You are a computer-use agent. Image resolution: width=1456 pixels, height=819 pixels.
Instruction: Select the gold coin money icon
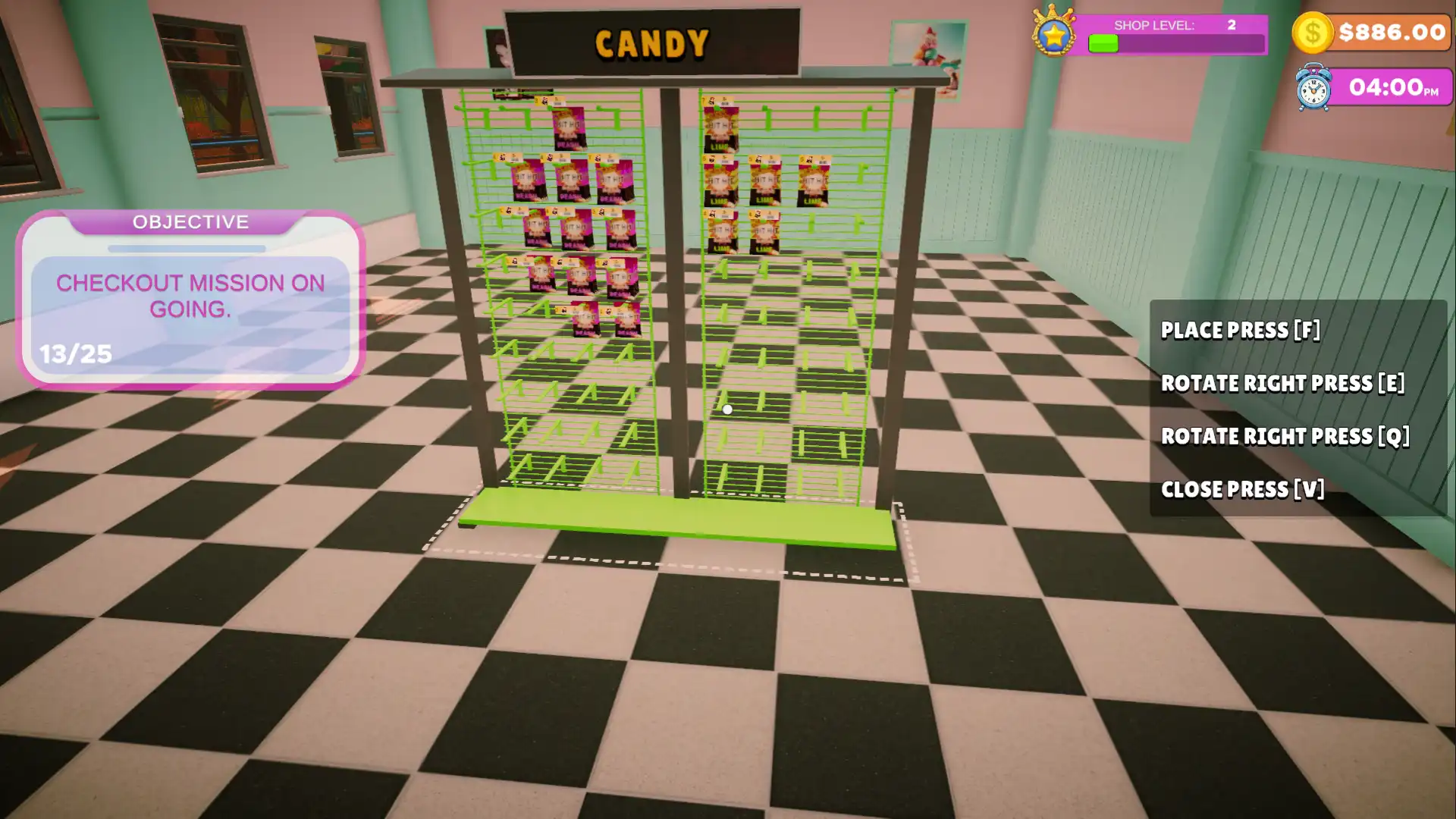[1313, 33]
